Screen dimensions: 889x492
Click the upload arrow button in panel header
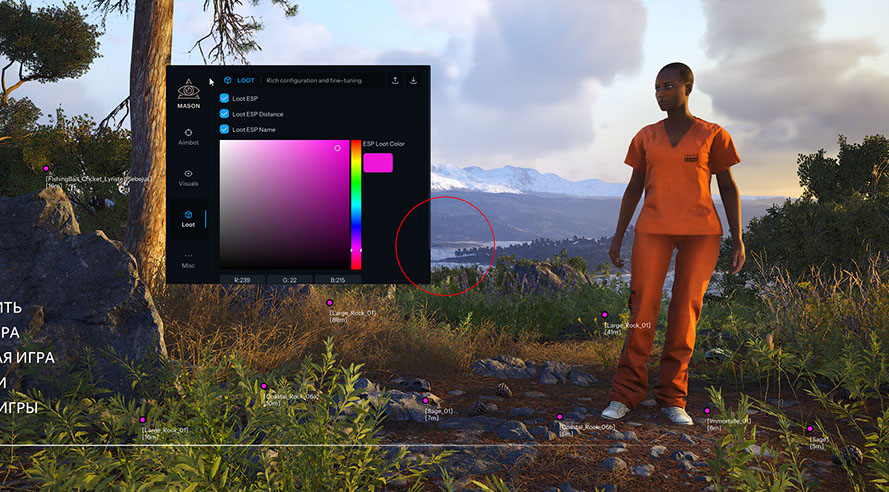(395, 80)
